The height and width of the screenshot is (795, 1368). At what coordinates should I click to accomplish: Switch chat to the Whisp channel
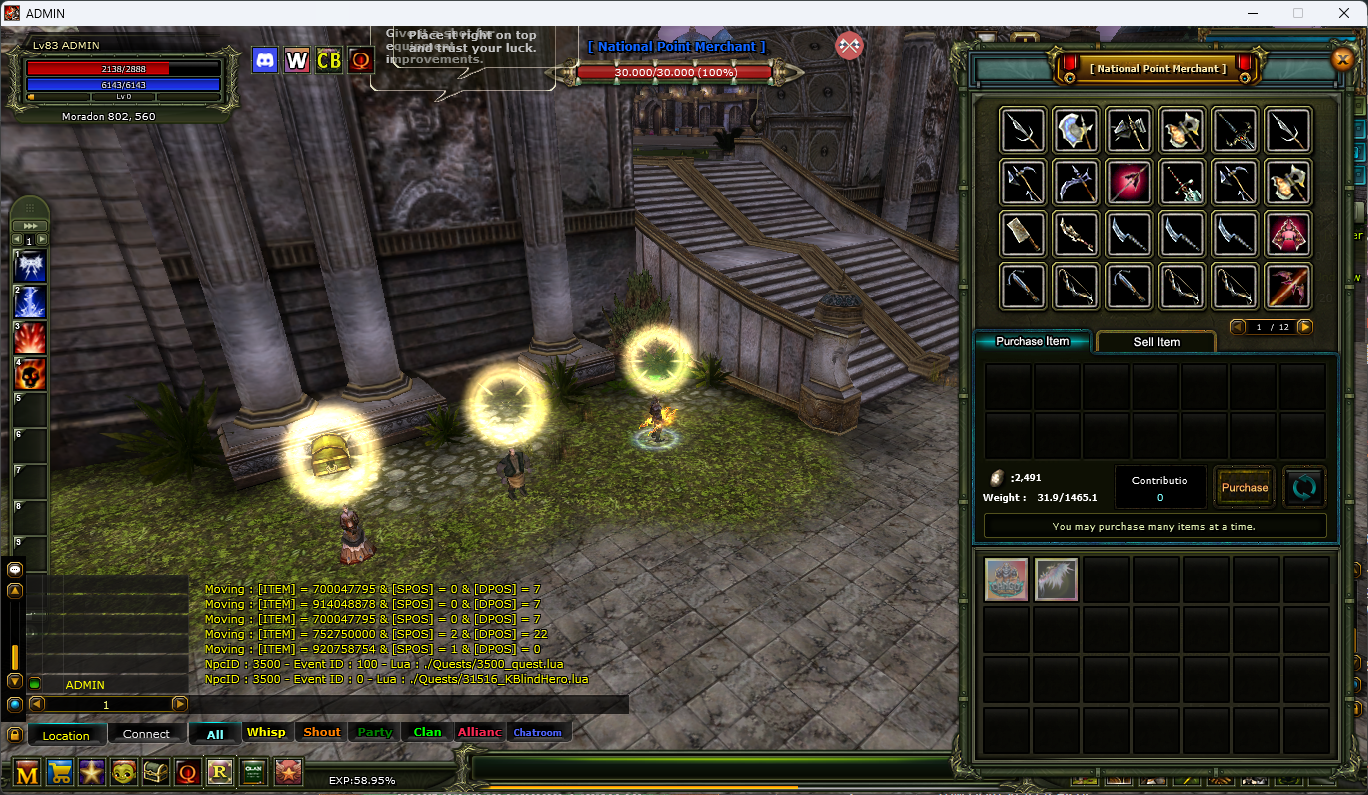click(x=266, y=732)
